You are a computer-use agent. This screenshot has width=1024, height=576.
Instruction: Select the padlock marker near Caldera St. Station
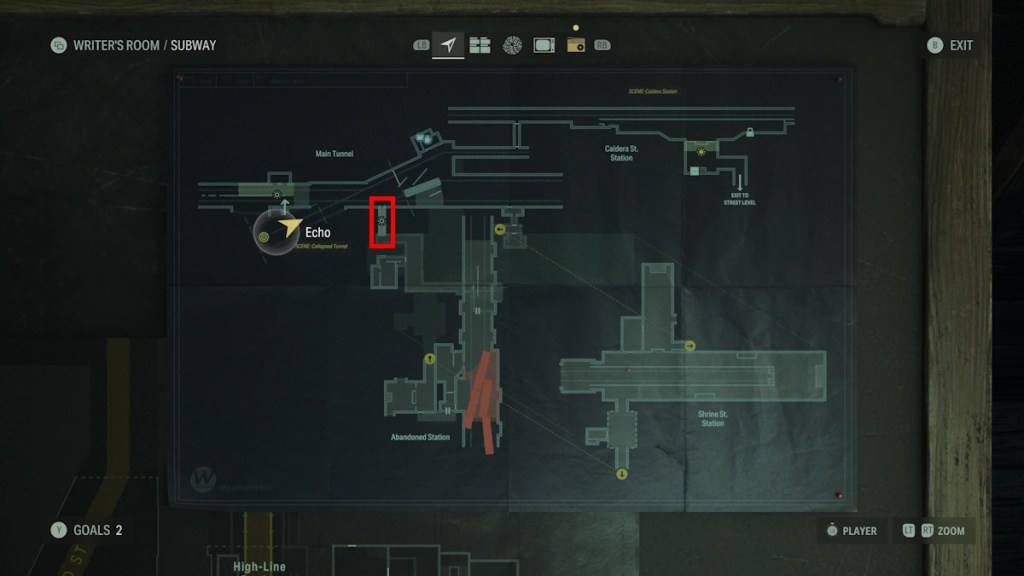point(749,133)
